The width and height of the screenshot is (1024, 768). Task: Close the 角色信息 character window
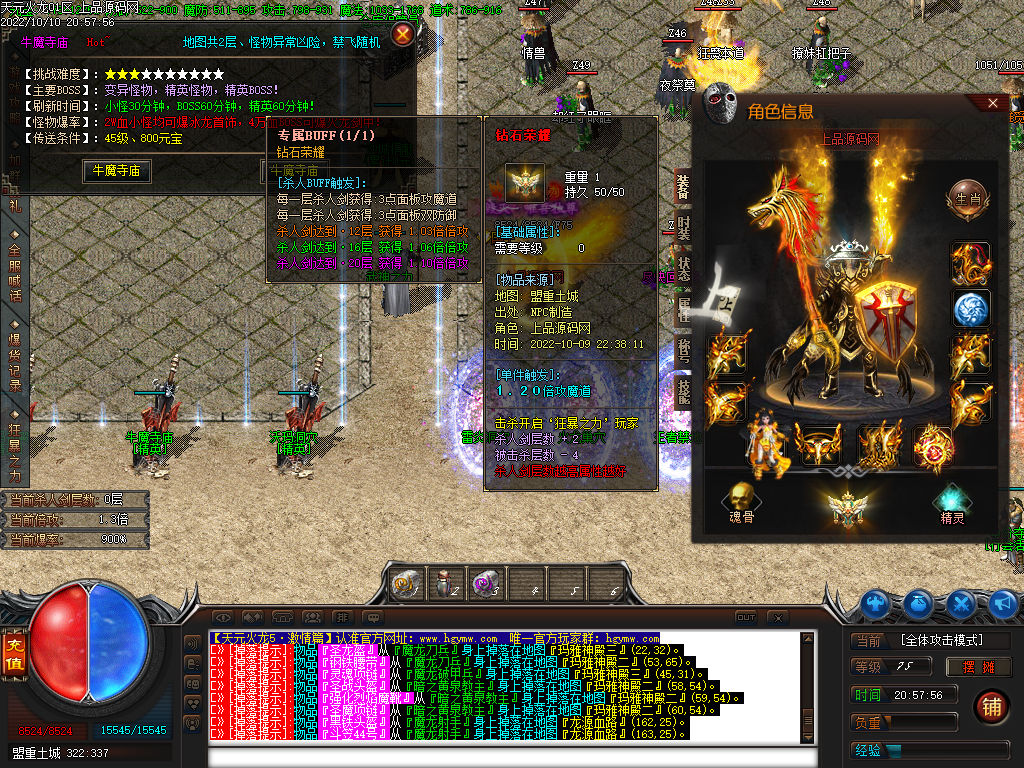click(993, 103)
